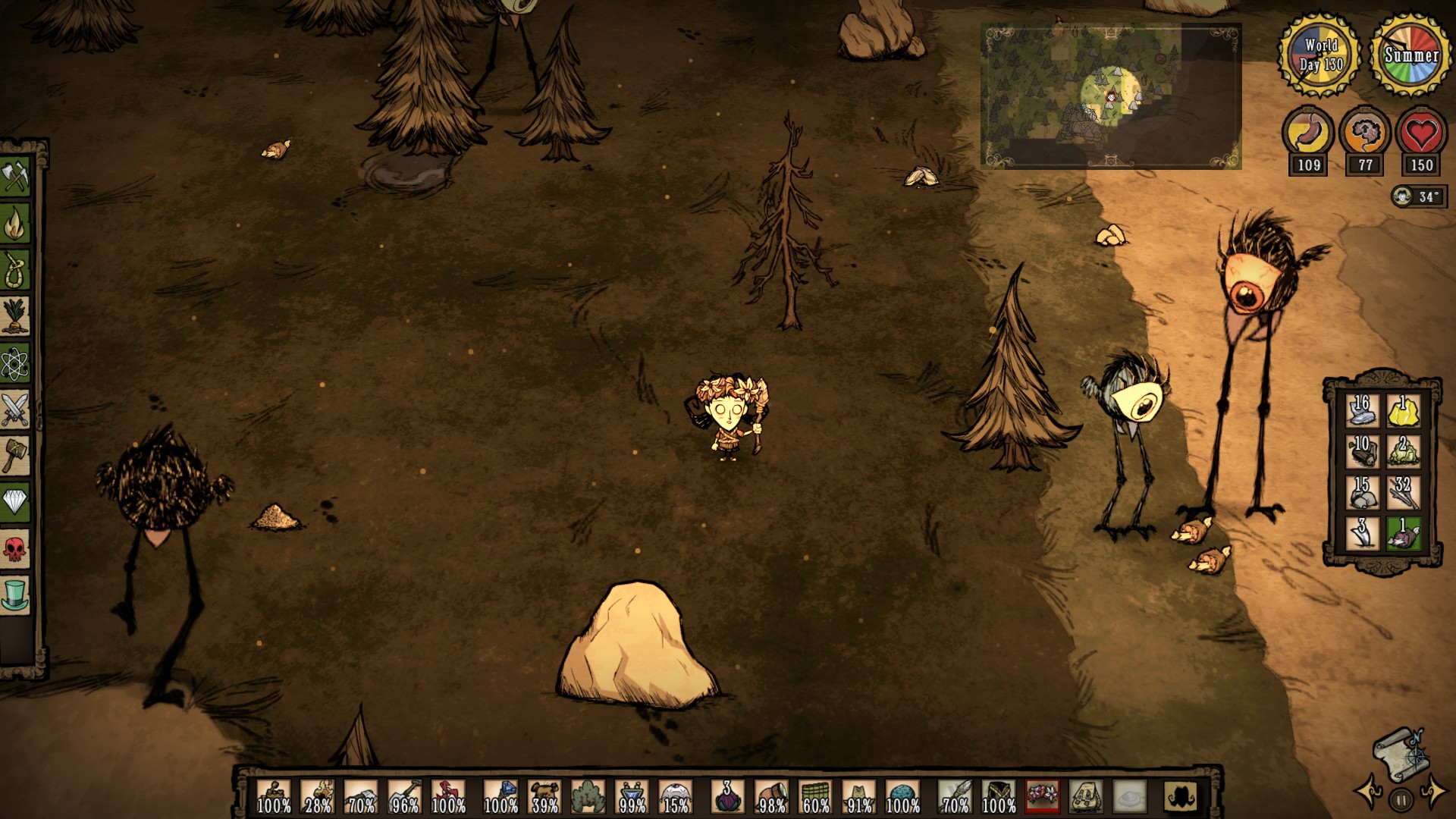Open the green top hat Dress tab

pos(15,594)
